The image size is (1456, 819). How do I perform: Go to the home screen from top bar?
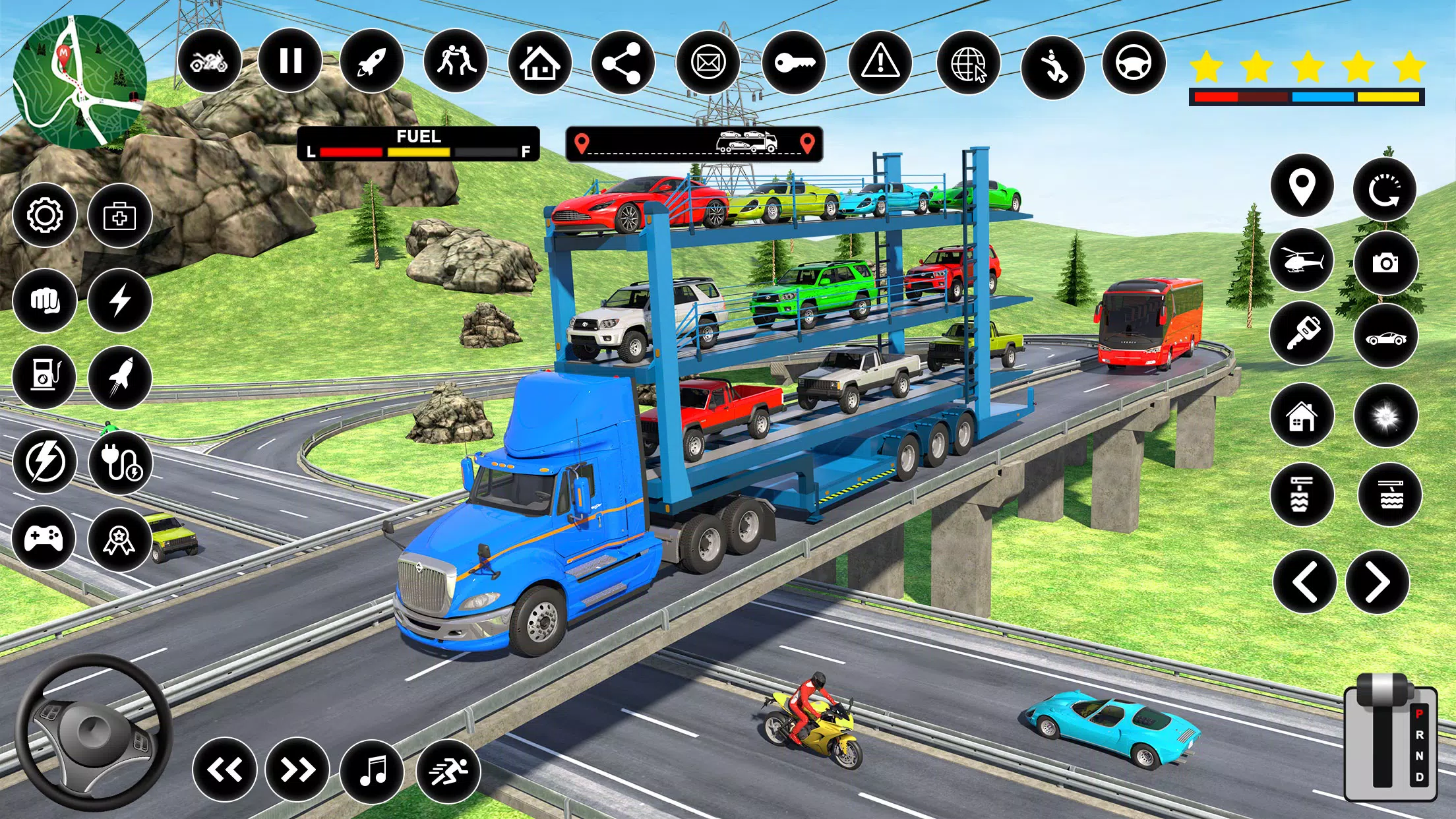[x=540, y=63]
